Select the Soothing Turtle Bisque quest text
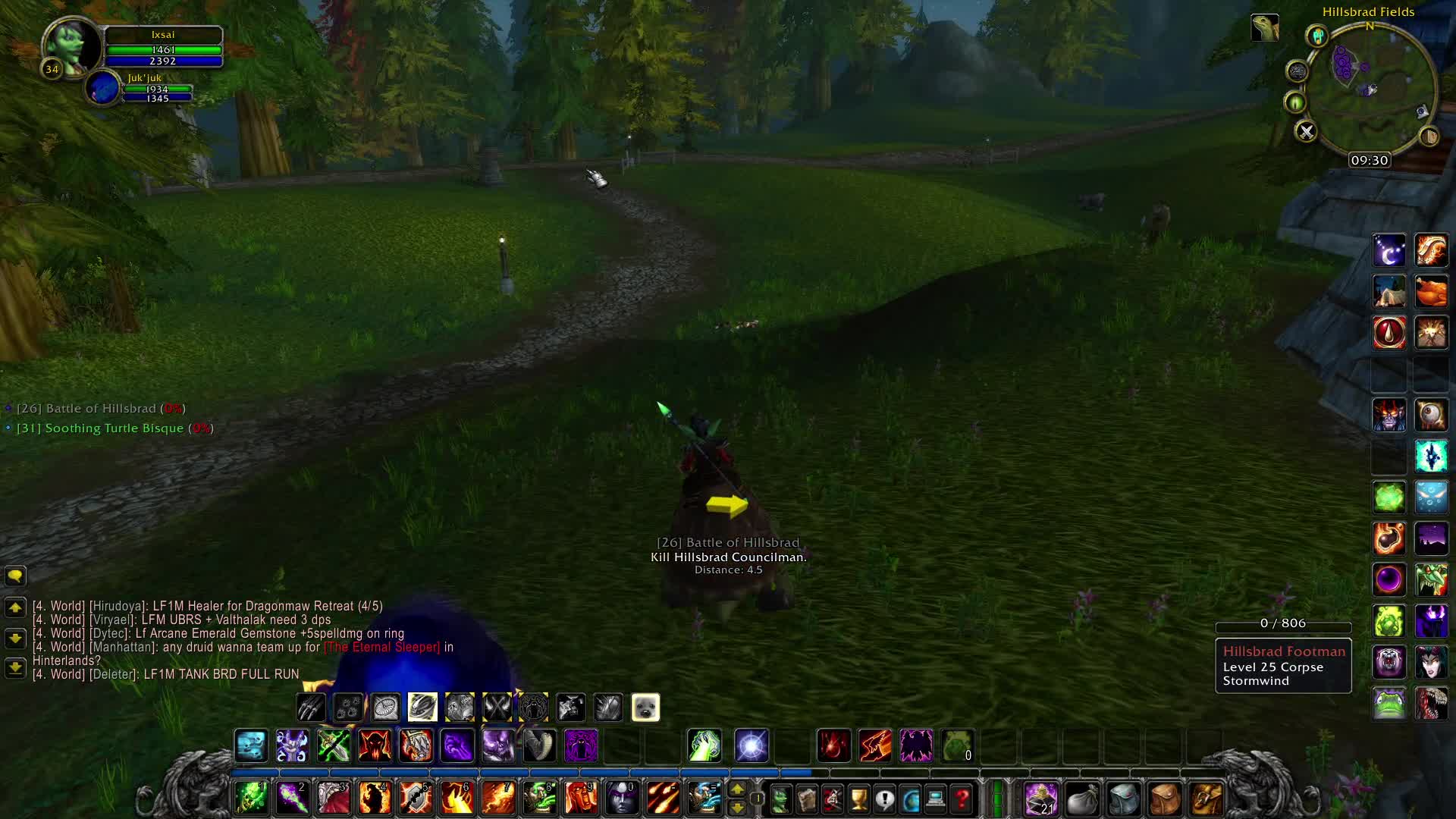 tap(114, 428)
